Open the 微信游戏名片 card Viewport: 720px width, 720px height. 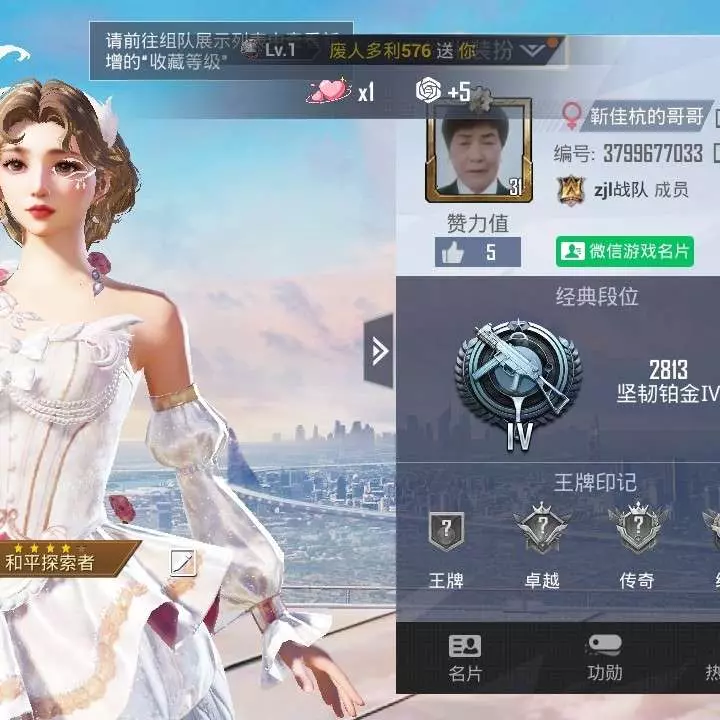[625, 251]
